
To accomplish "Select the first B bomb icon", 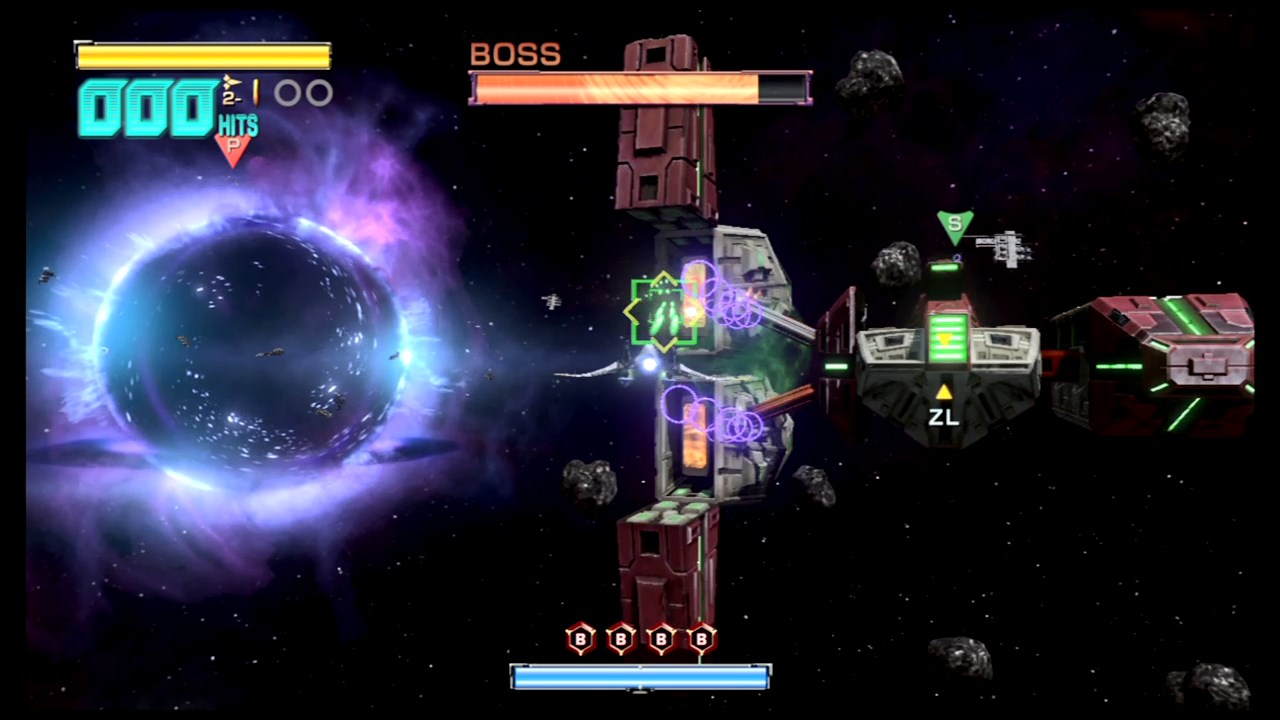I will coord(580,639).
